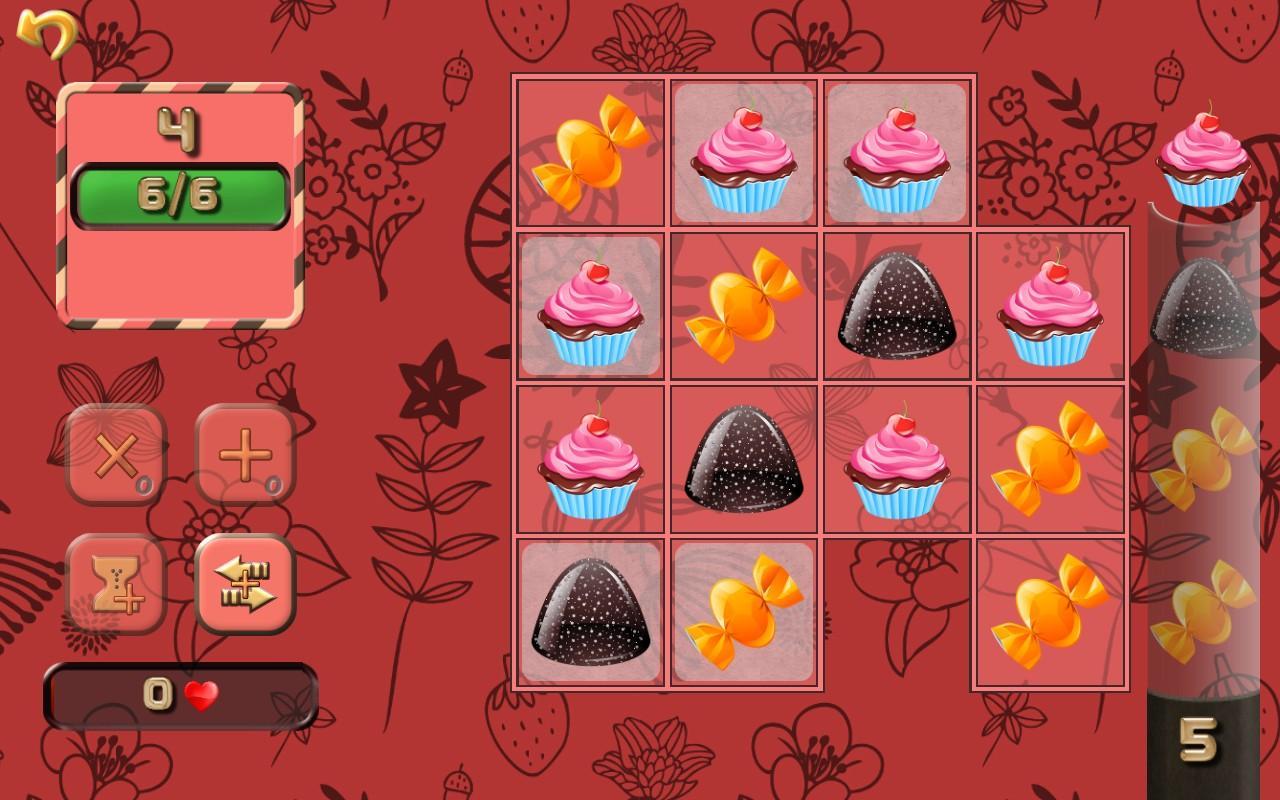Click the cupcake at the left of row two

pos(588,305)
